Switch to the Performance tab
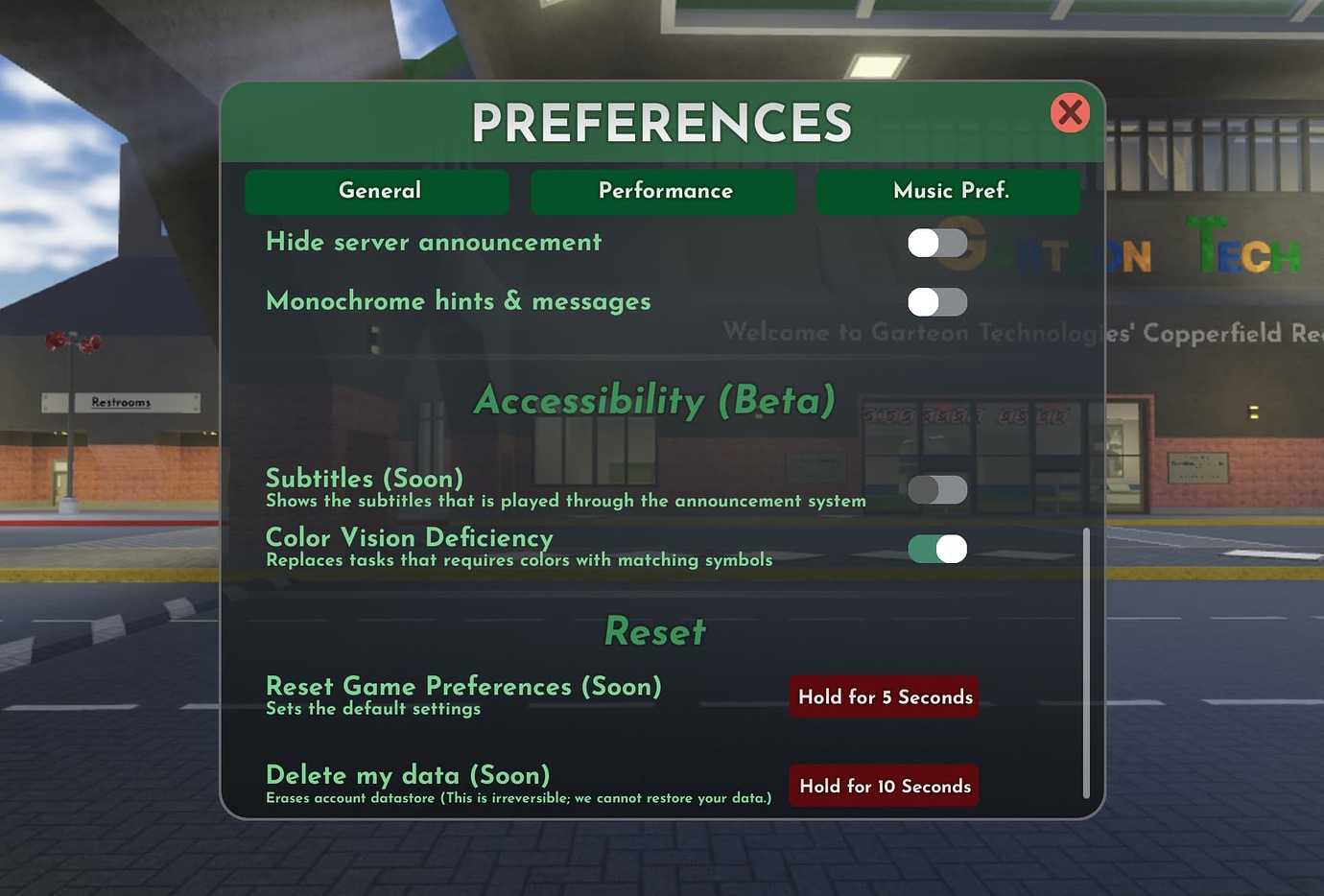1324x896 pixels. (663, 191)
